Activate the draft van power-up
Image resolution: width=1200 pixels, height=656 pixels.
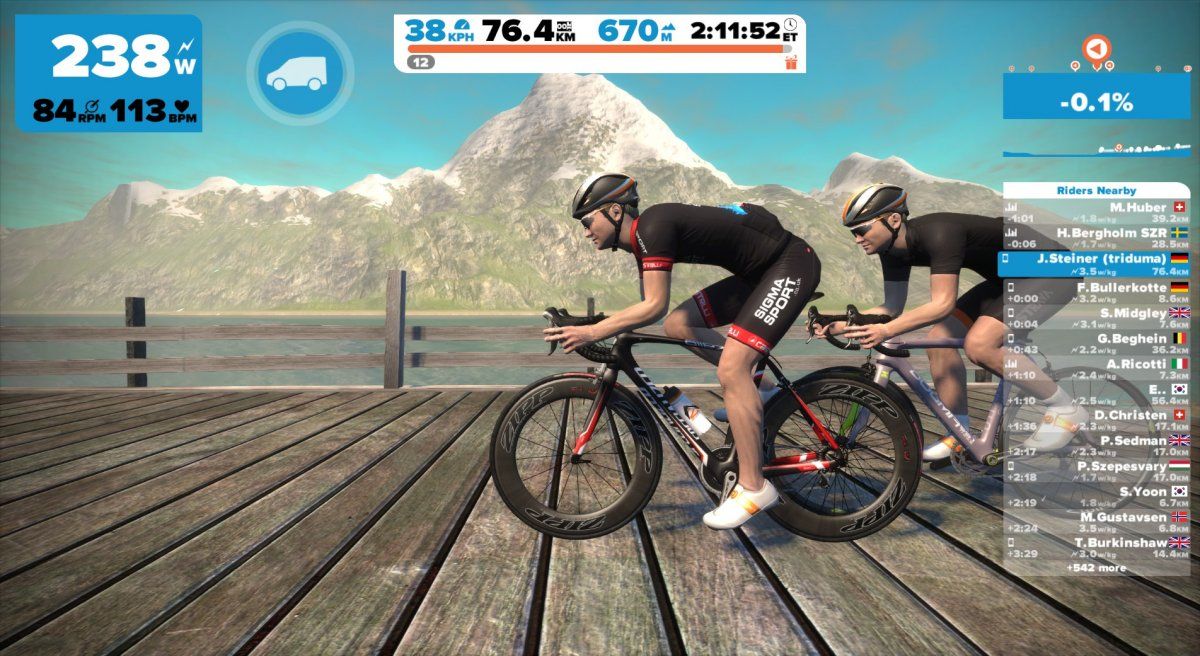(x=301, y=72)
